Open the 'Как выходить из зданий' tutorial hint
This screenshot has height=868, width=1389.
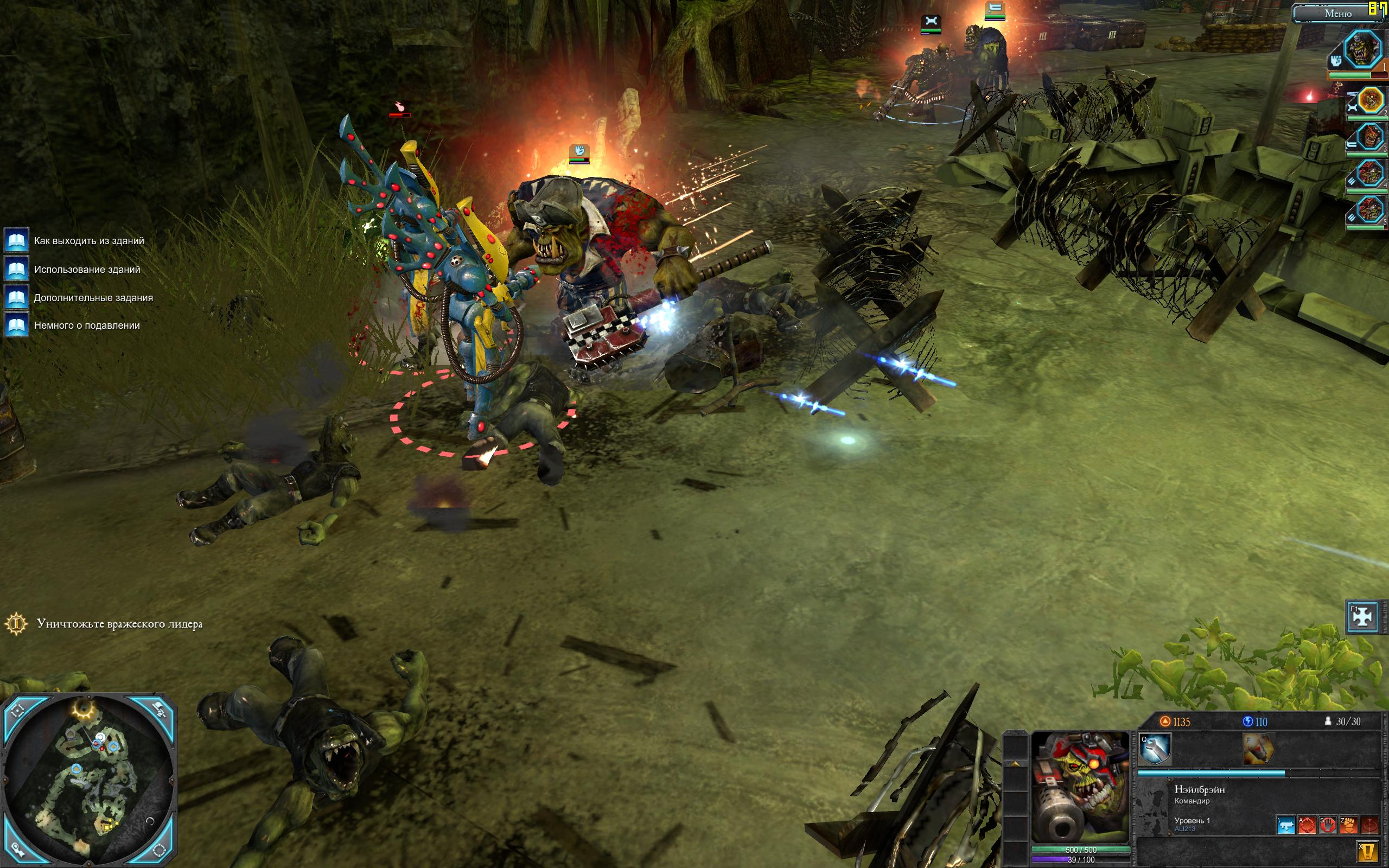(88, 240)
